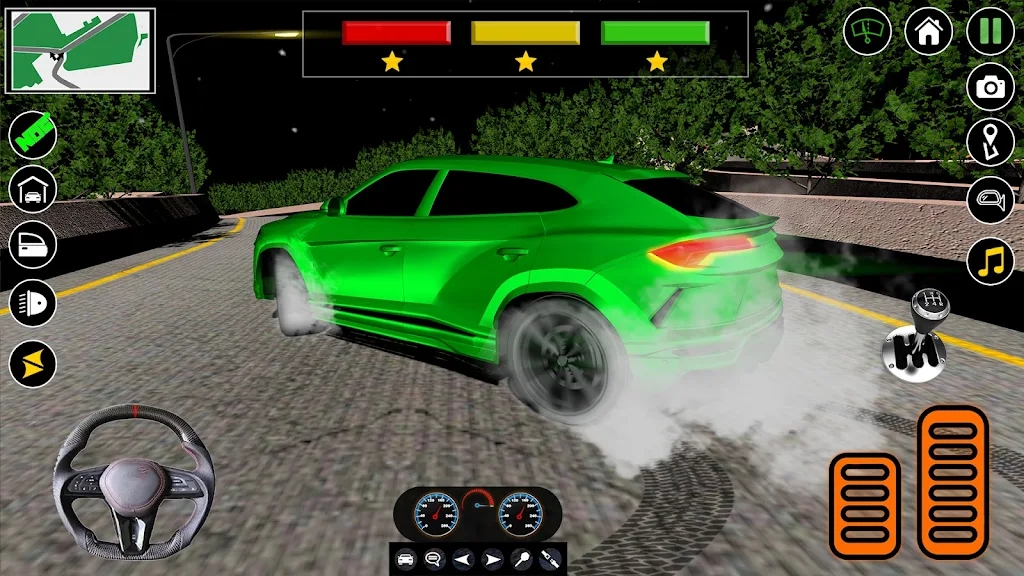Activate the right turn signal arrow
This screenshot has width=1024, height=576.
pos(491,558)
